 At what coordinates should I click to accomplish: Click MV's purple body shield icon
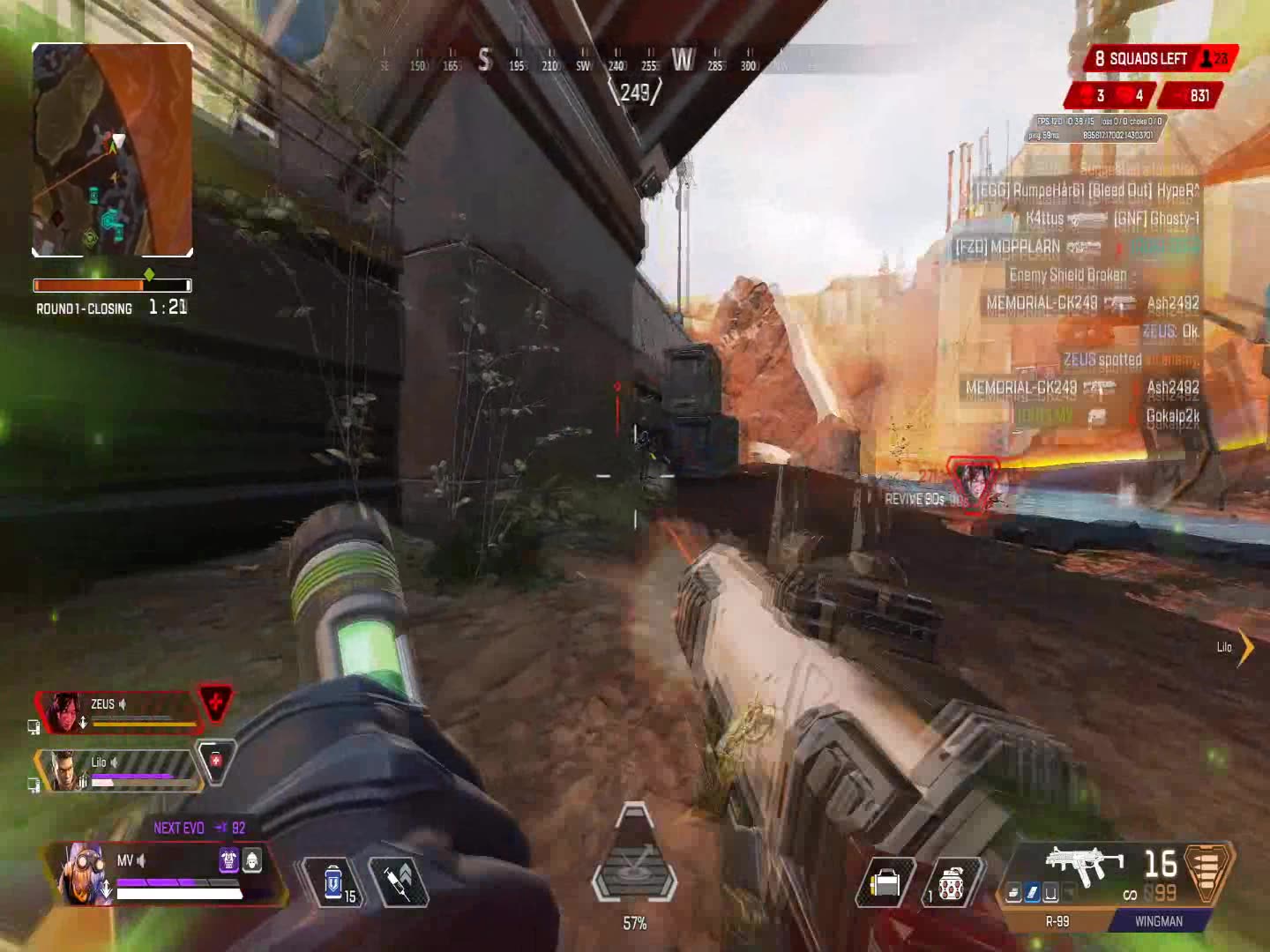tap(228, 860)
